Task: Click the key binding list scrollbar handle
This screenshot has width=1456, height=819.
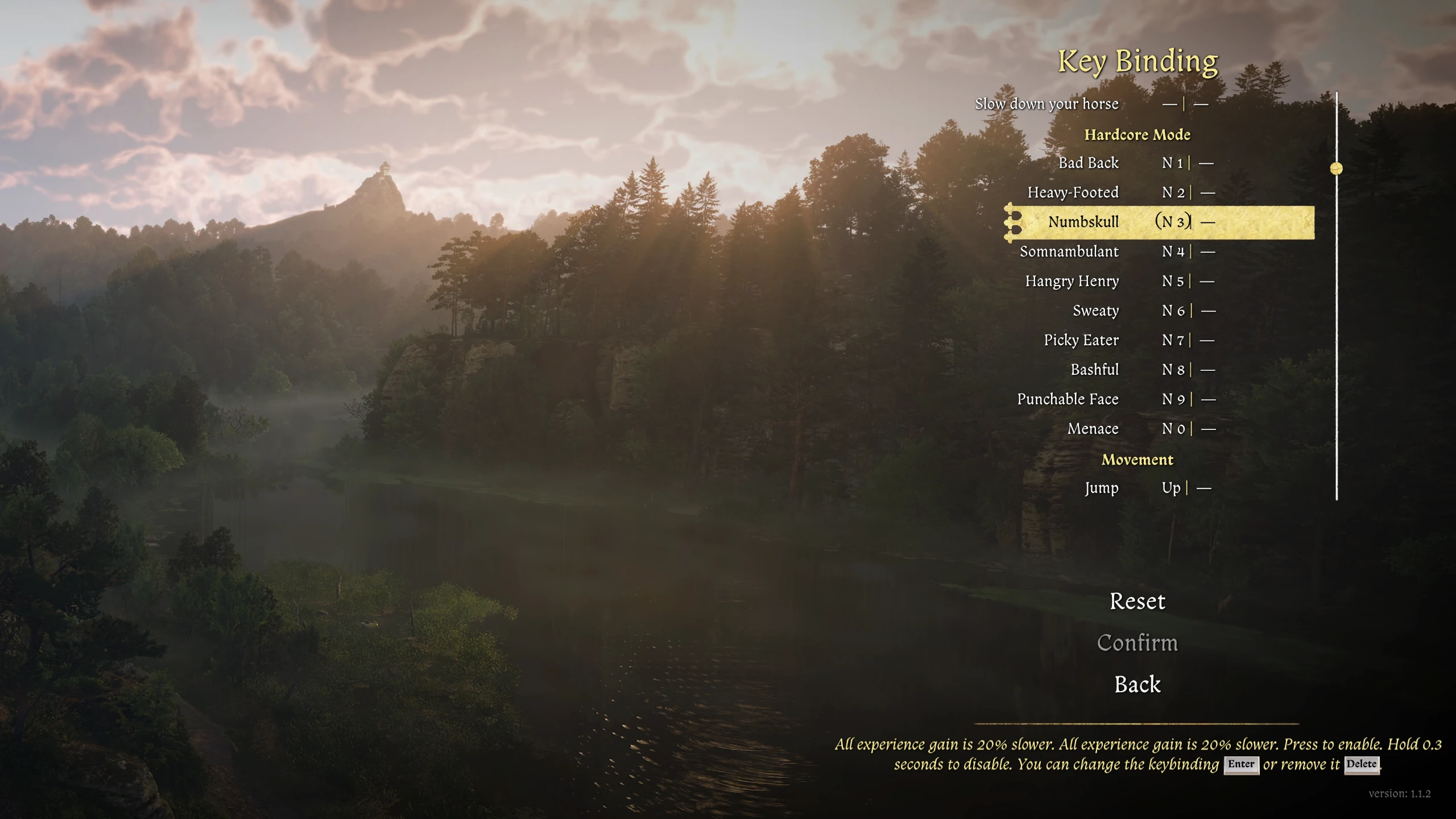Action: point(1337,168)
